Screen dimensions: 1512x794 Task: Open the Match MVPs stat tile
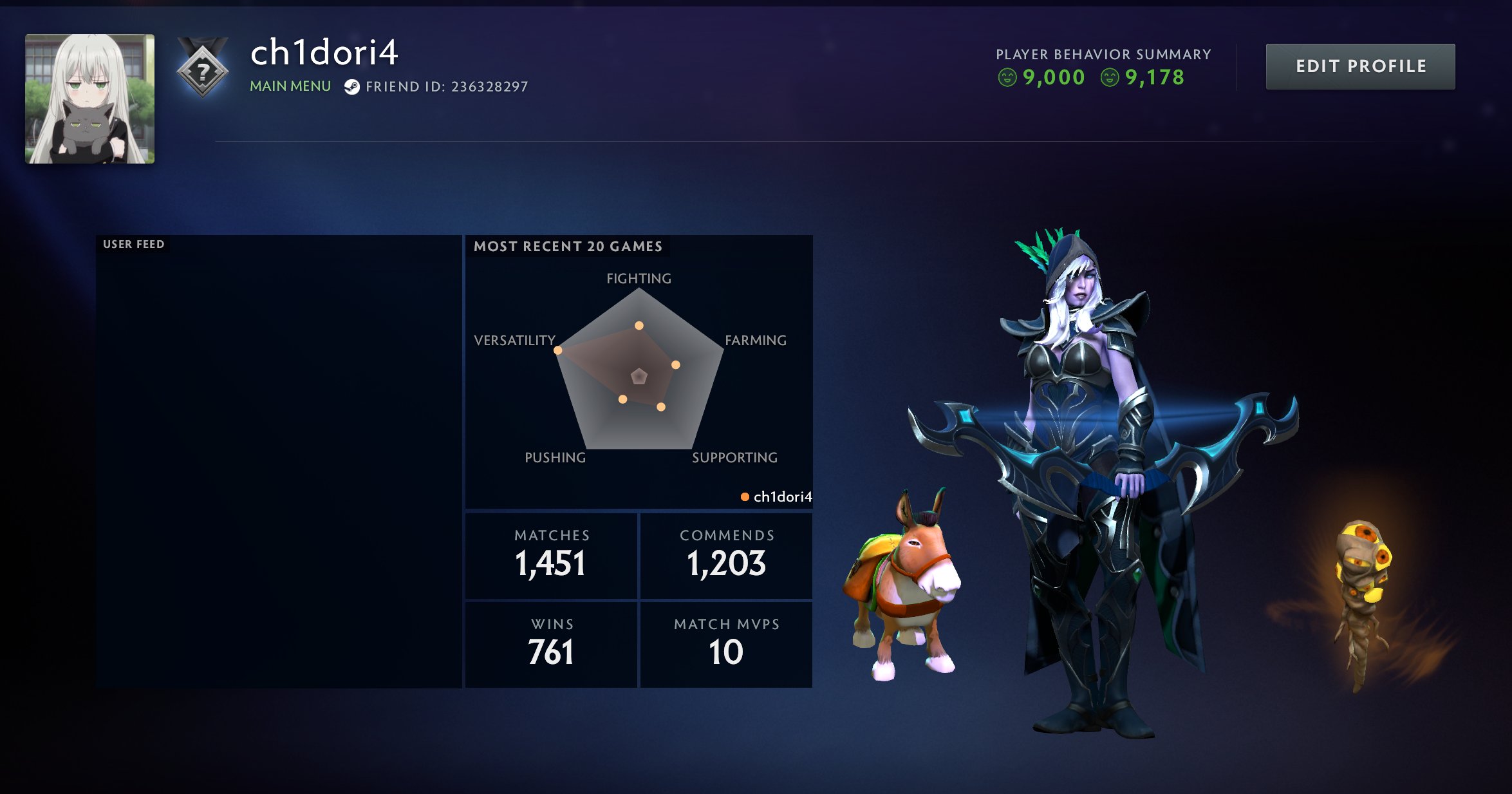pos(726,645)
